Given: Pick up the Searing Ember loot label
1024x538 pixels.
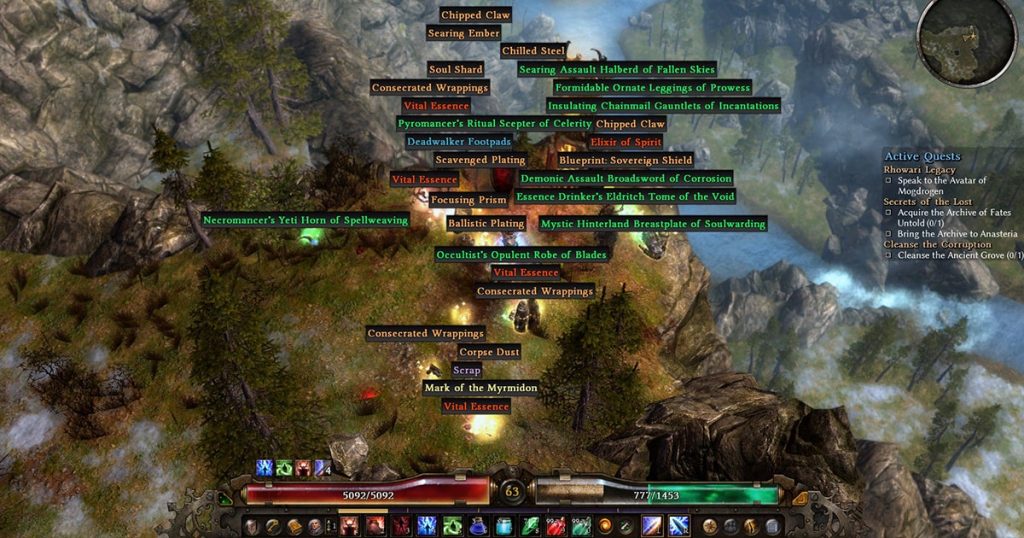Looking at the screenshot, I should coord(463,33).
